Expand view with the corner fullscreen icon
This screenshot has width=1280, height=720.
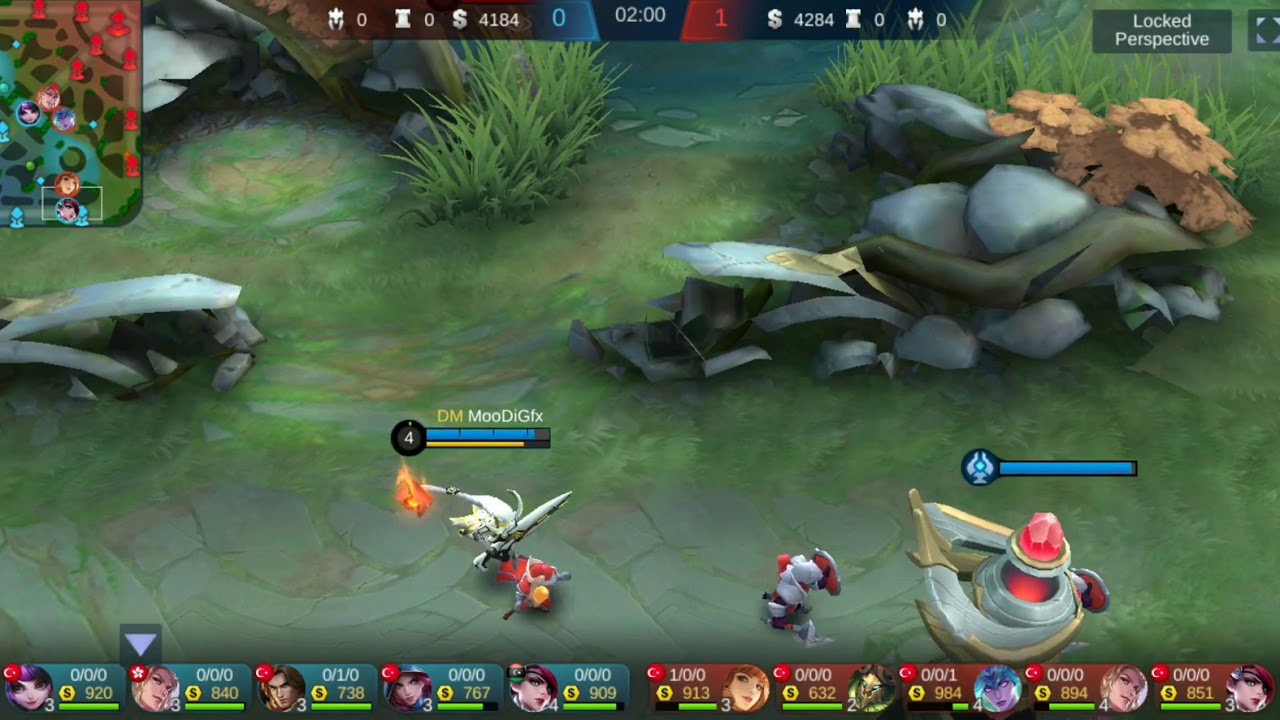[1264, 31]
